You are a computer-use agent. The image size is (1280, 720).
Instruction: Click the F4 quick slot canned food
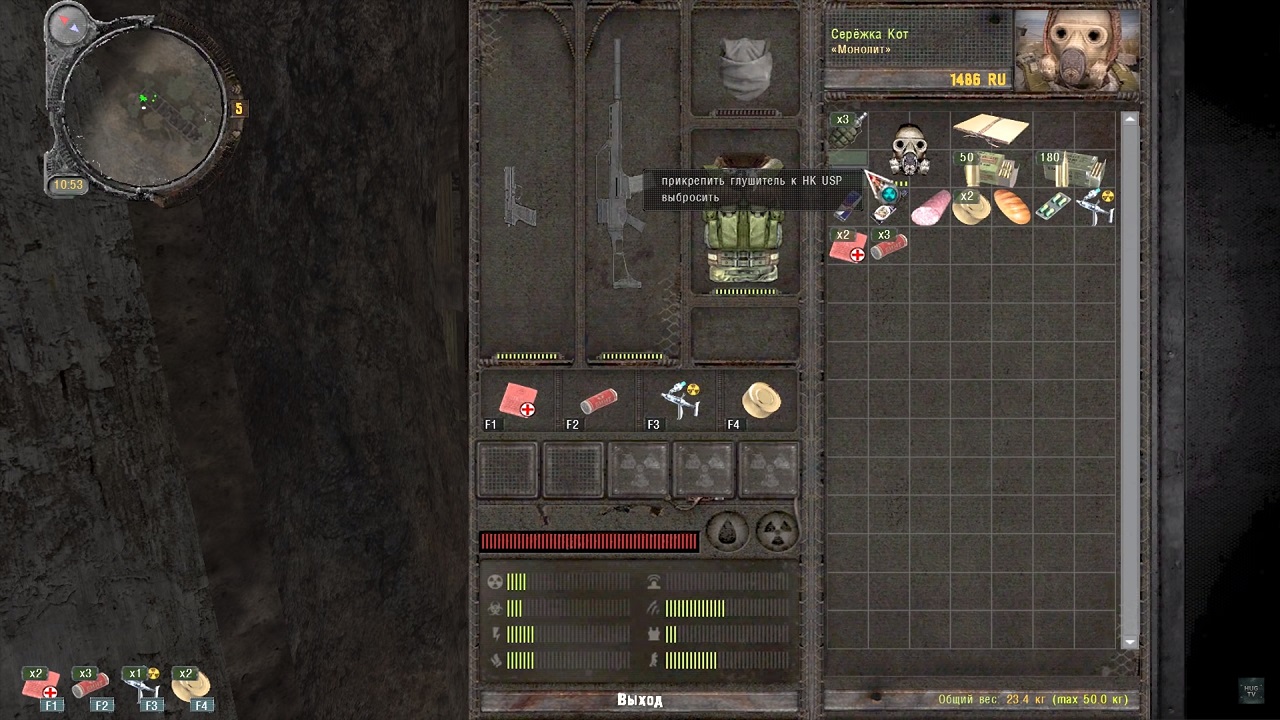click(761, 401)
